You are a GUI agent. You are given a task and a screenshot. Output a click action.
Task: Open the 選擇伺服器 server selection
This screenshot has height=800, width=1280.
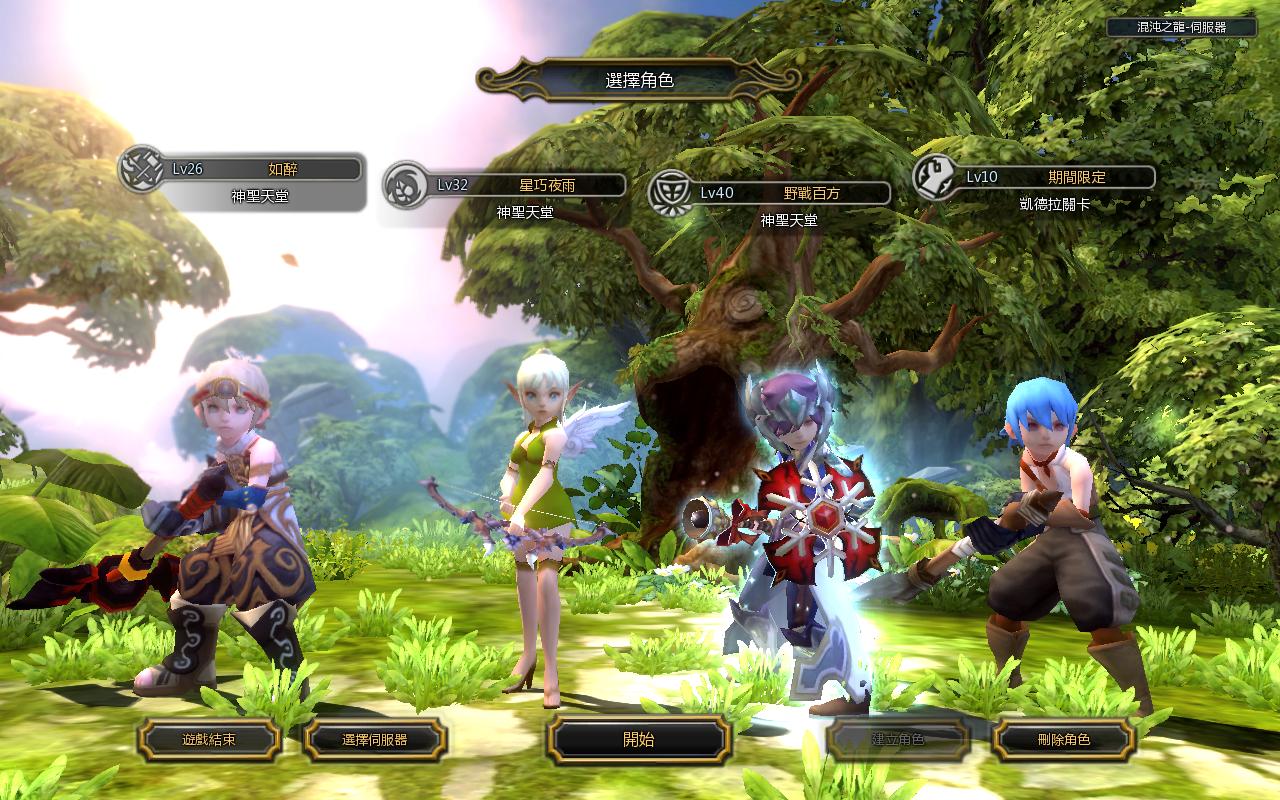pyautogui.click(x=375, y=740)
